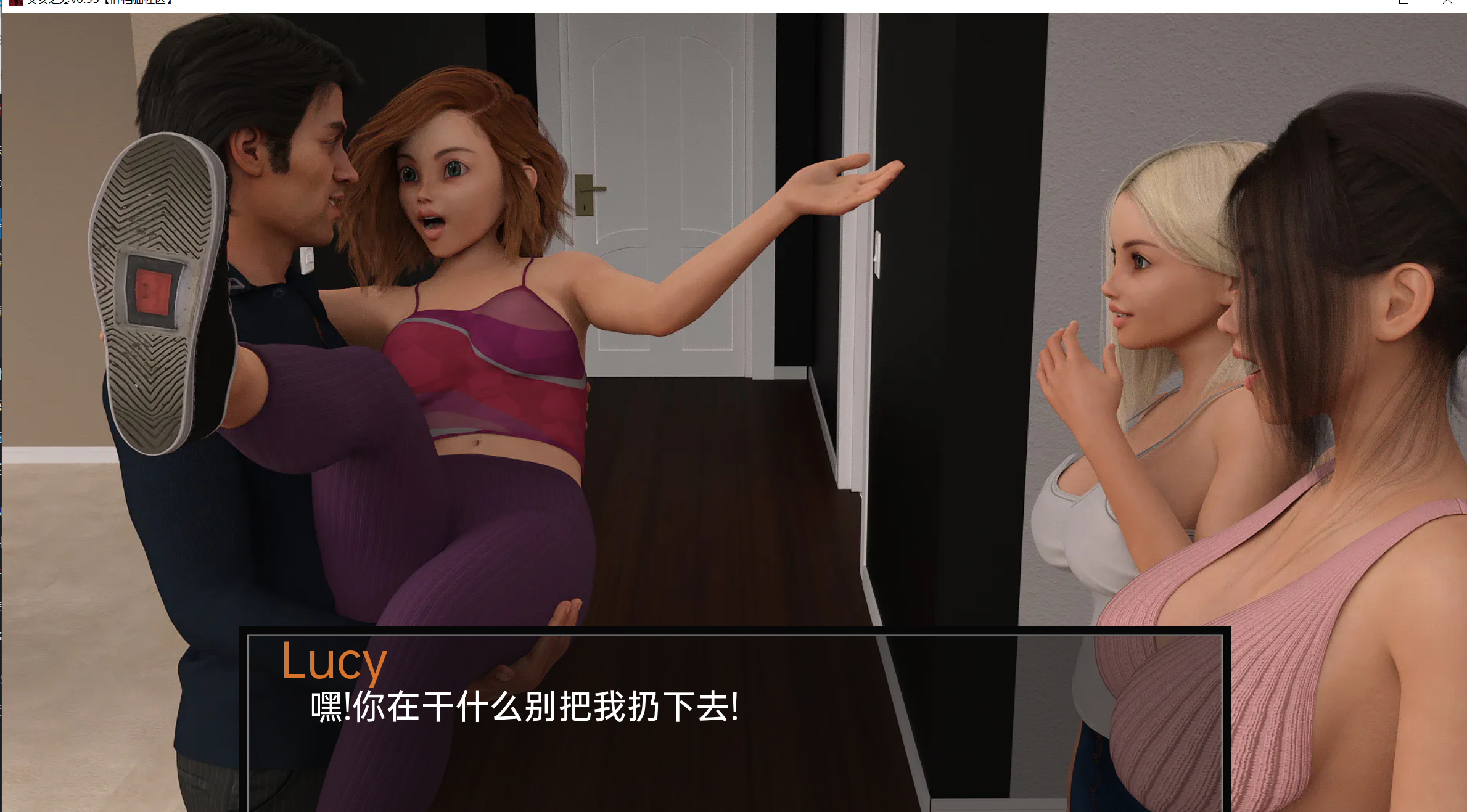
Task: Click the game icon in title bar
Action: (15, 3)
